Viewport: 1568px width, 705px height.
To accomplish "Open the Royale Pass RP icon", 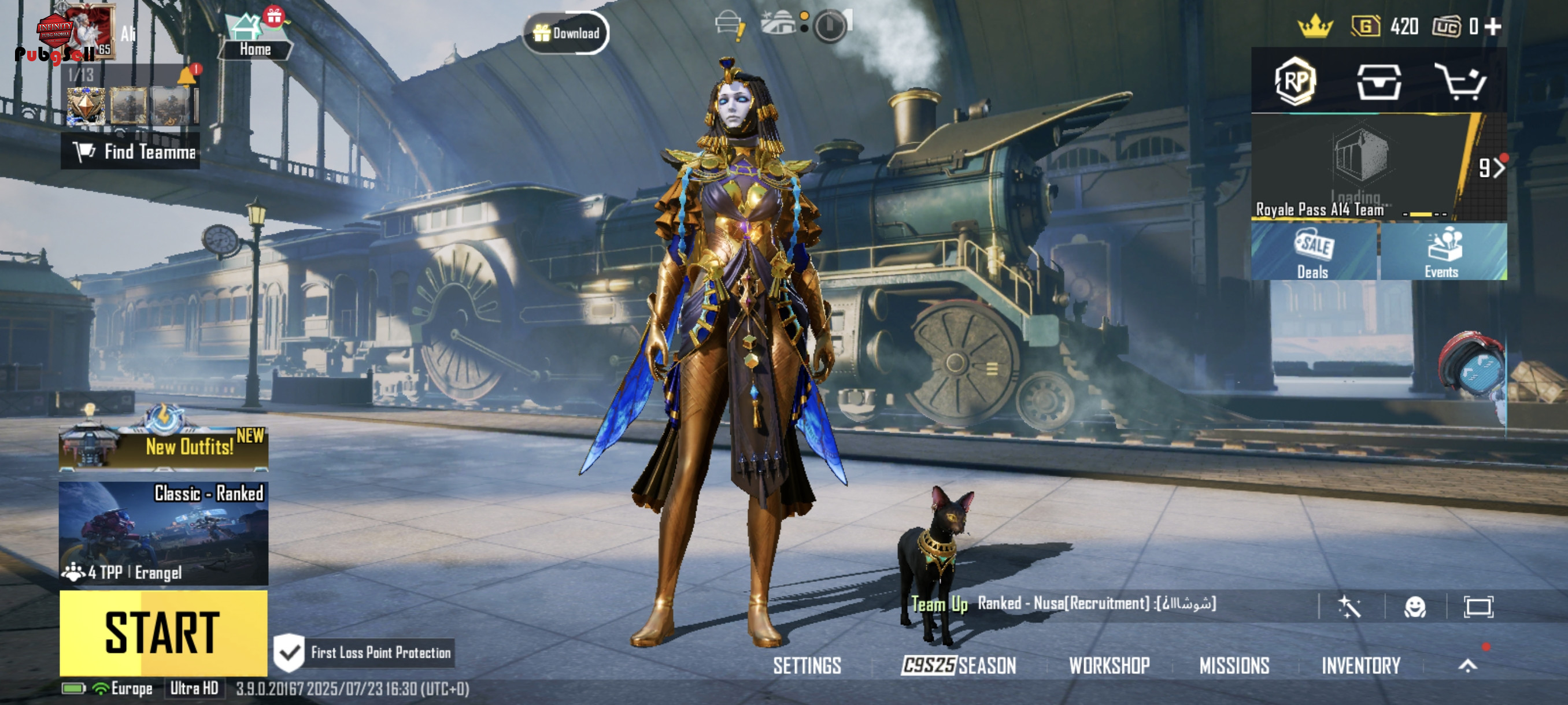I will coord(1295,81).
